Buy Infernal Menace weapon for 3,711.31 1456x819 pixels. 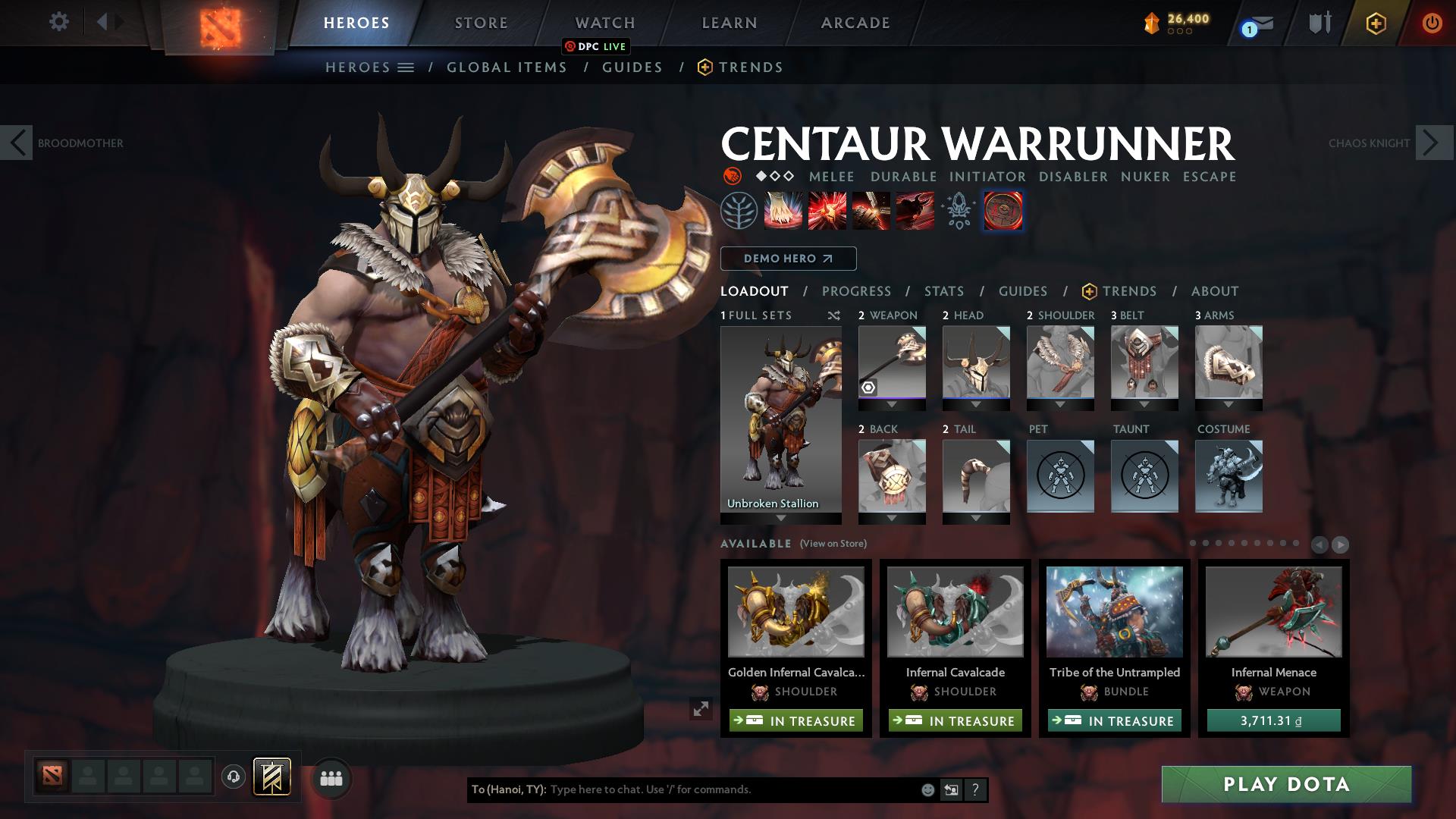1273,720
